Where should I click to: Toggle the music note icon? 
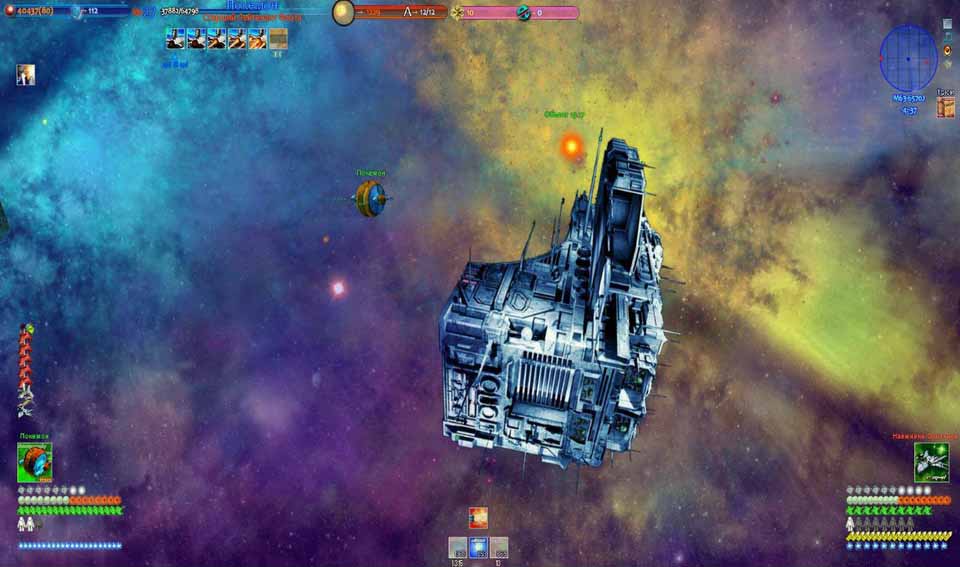click(x=947, y=36)
